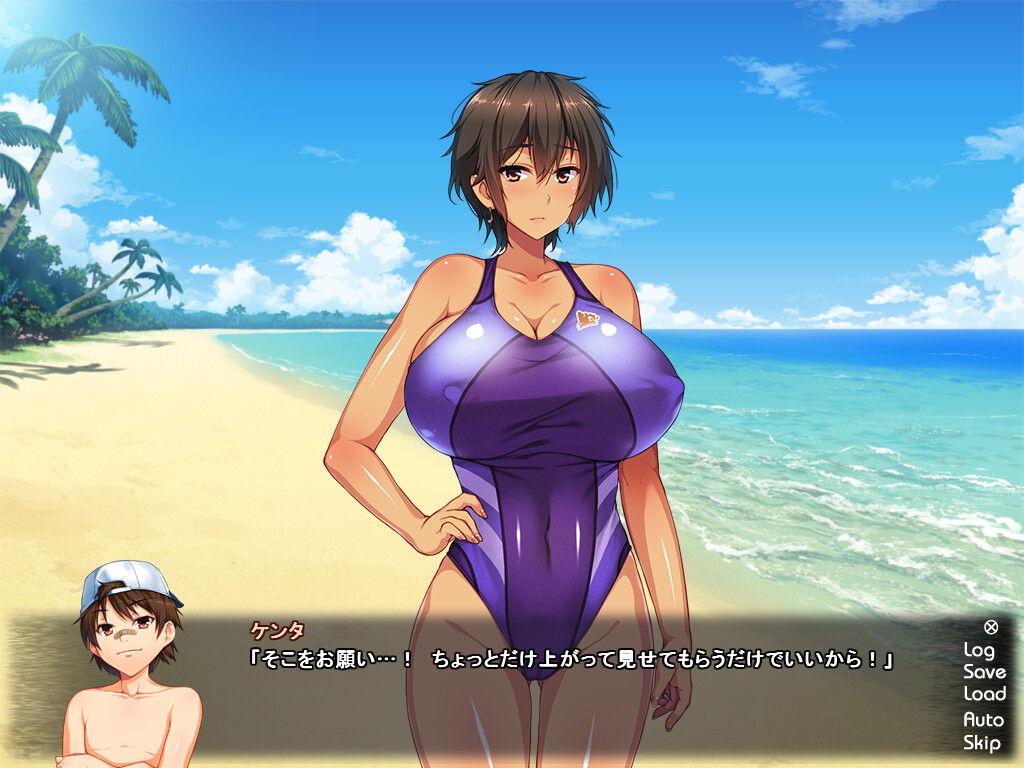Open the Load game screen

pyautogui.click(x=984, y=694)
